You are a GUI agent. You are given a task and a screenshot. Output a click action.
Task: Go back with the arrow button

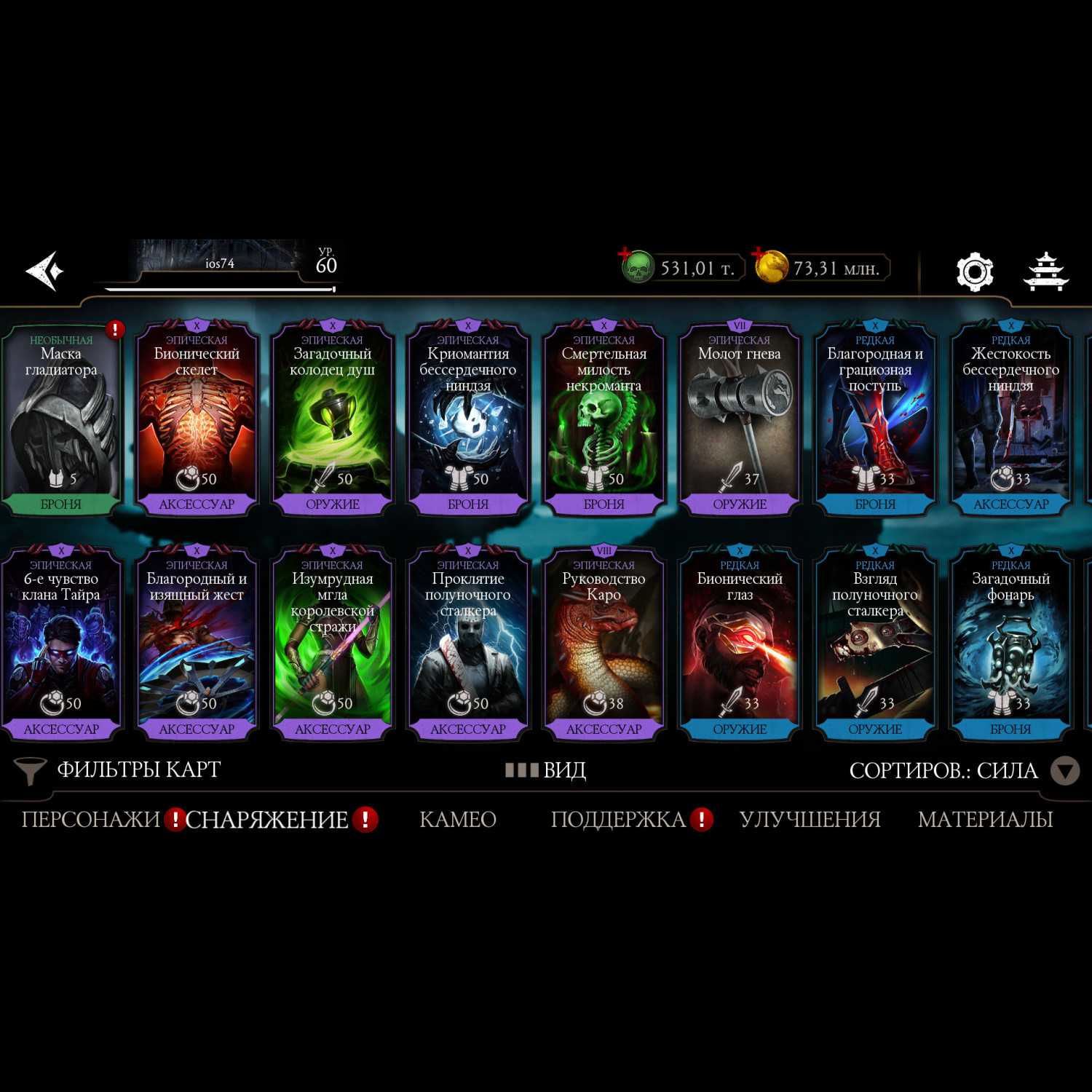pyautogui.click(x=45, y=271)
